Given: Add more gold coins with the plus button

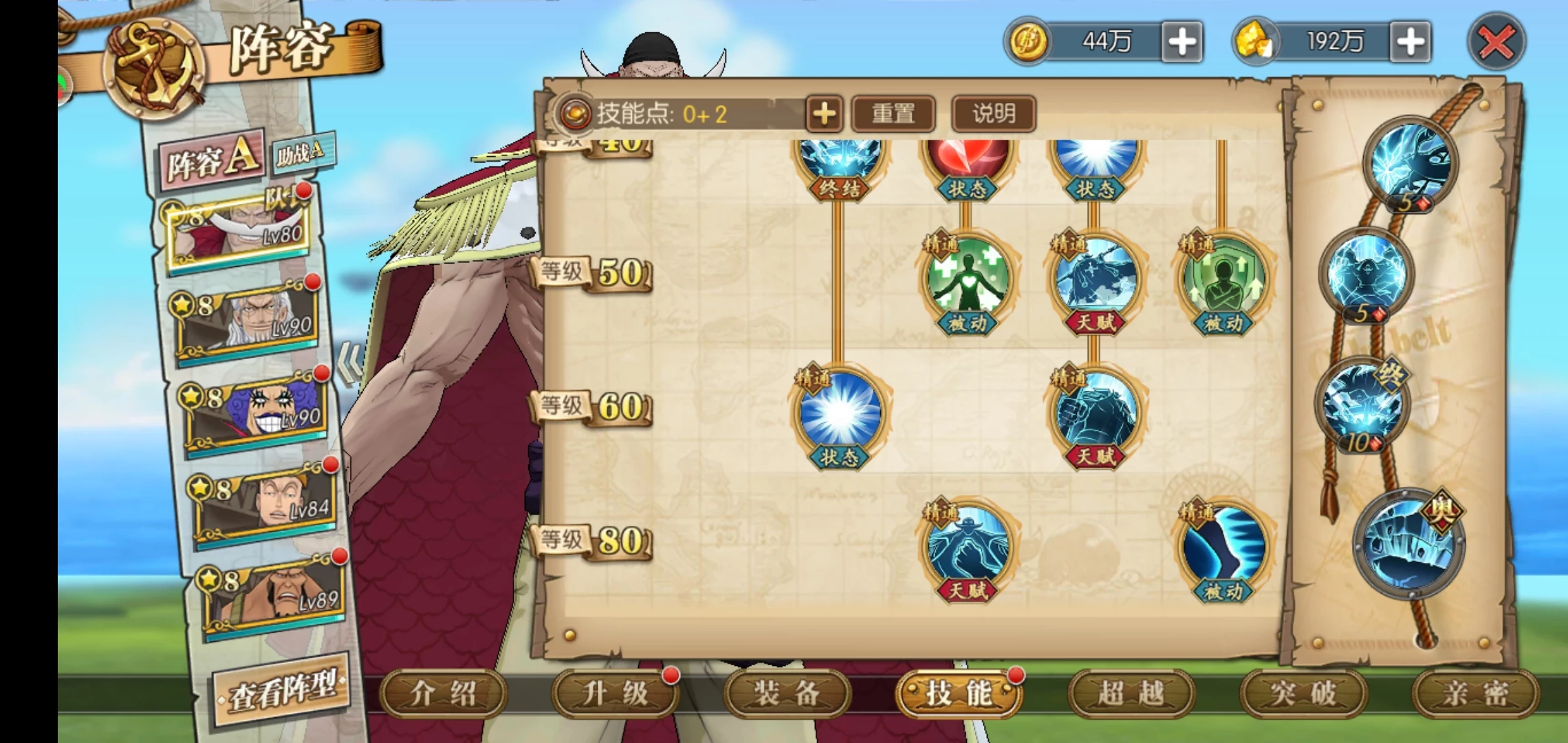Looking at the screenshot, I should point(1182,42).
